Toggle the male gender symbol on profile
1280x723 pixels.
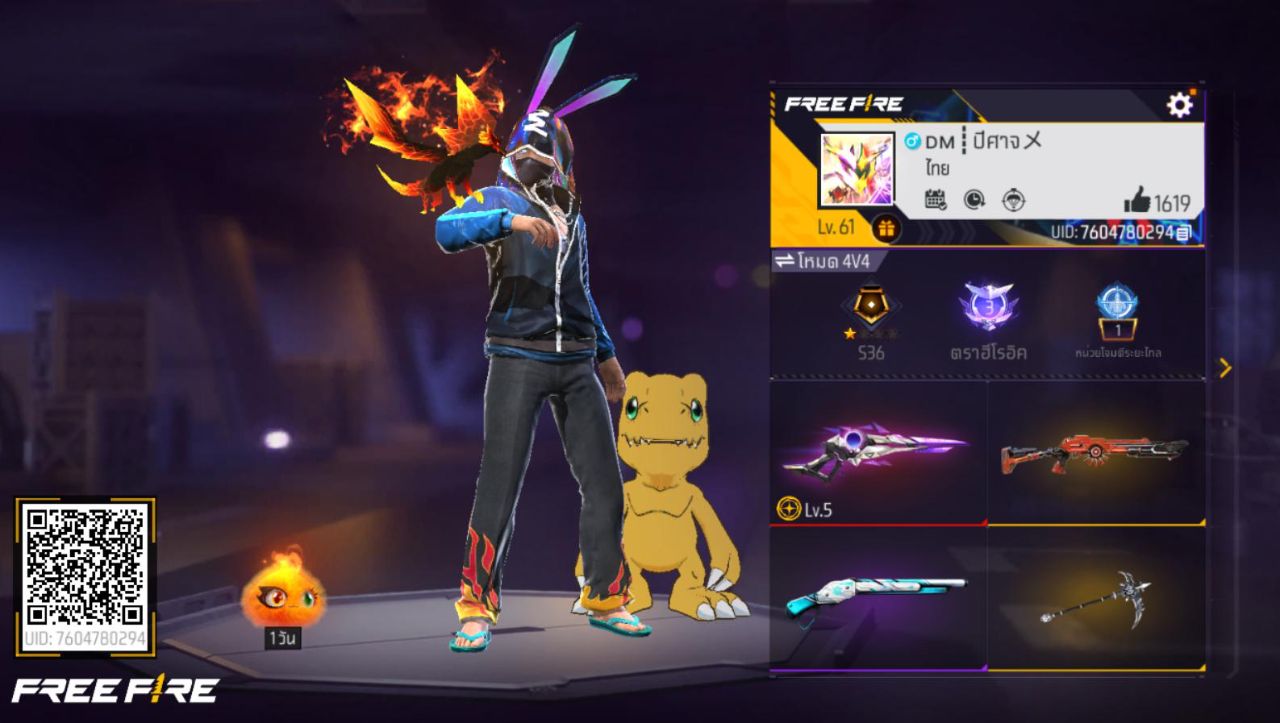click(x=911, y=143)
